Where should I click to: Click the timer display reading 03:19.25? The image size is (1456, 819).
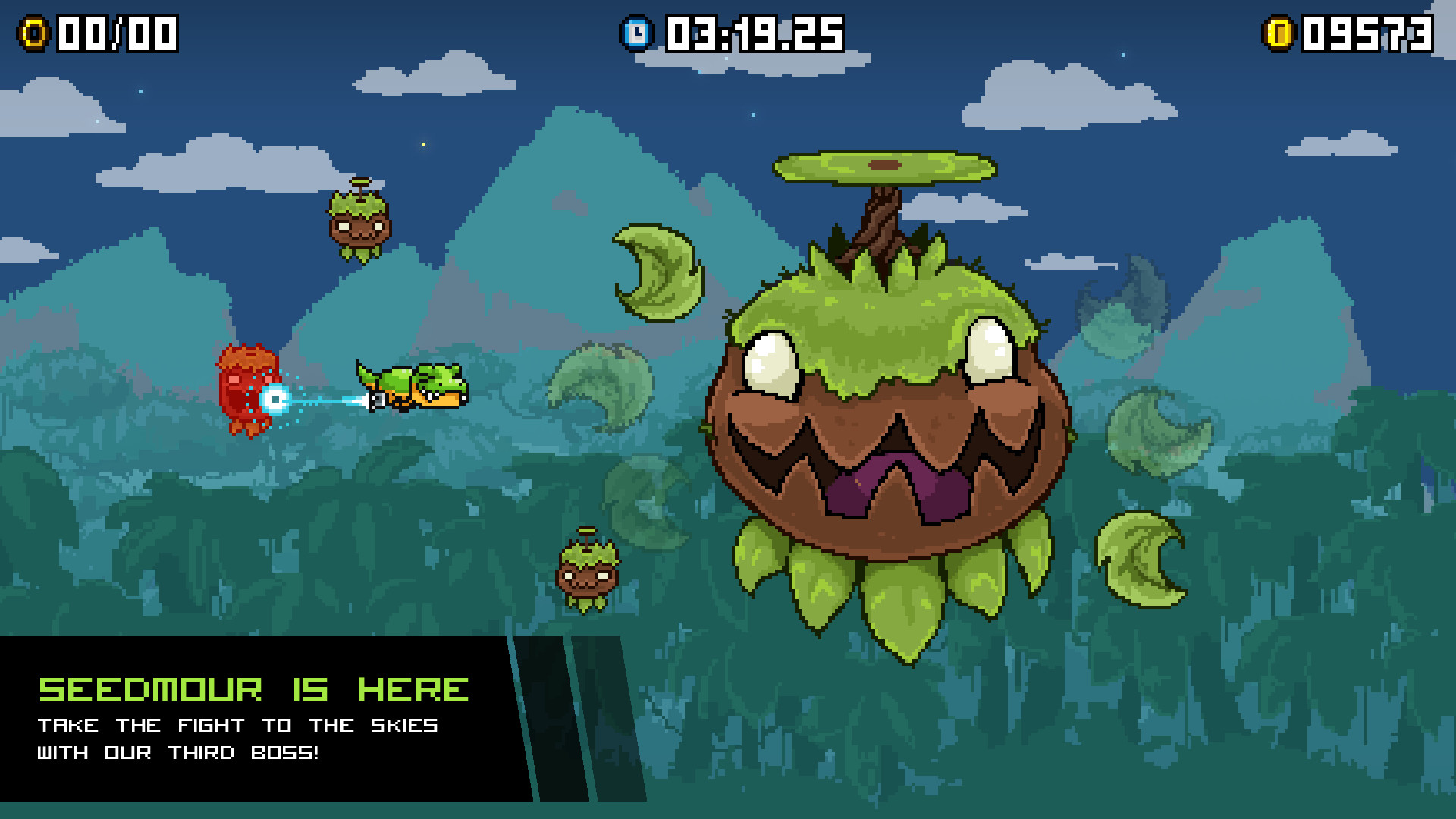pos(751,32)
